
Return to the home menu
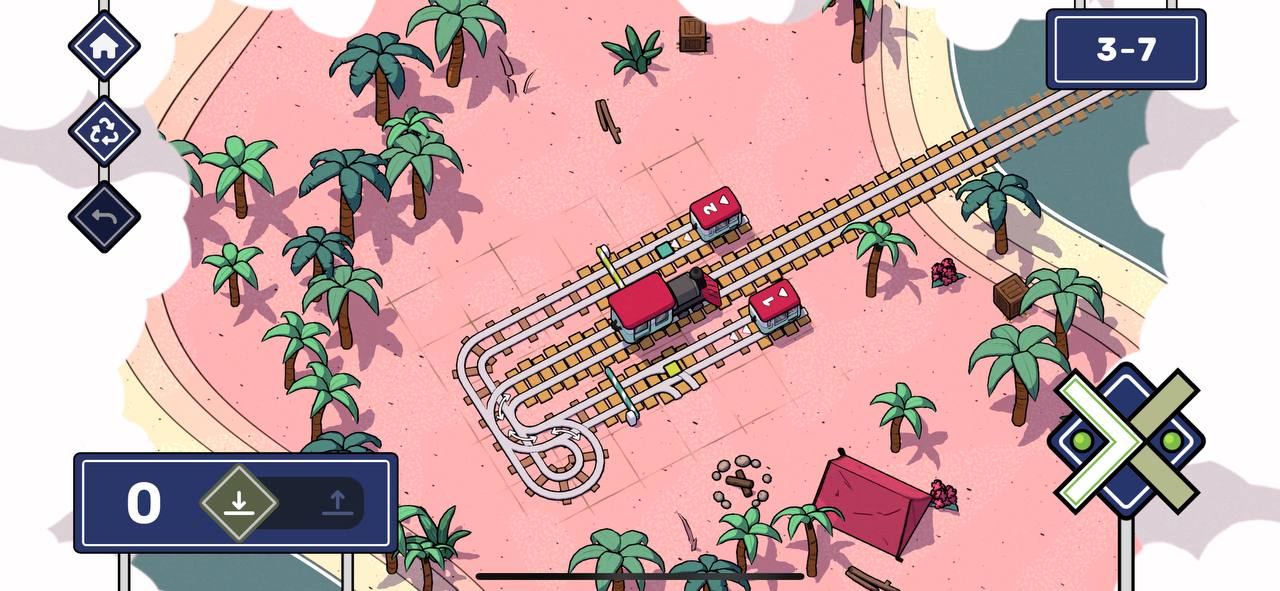(104, 46)
